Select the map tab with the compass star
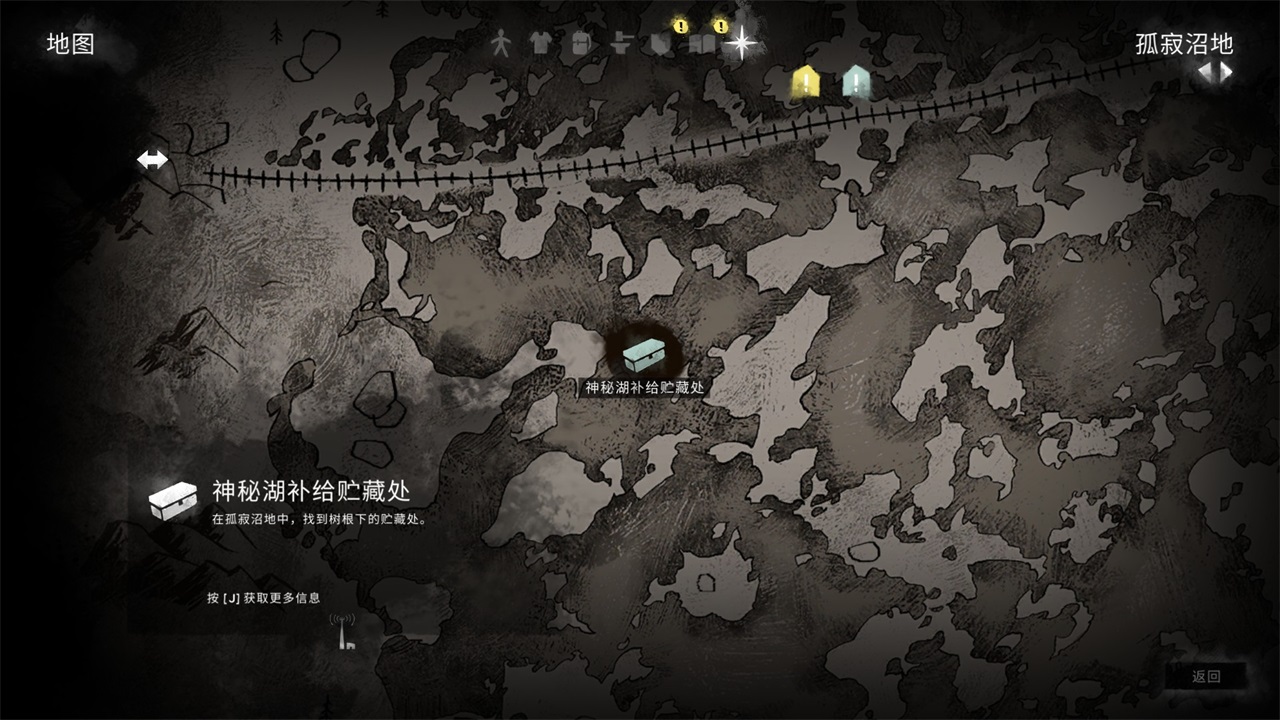This screenshot has height=720, width=1280. pyautogui.click(x=742, y=42)
